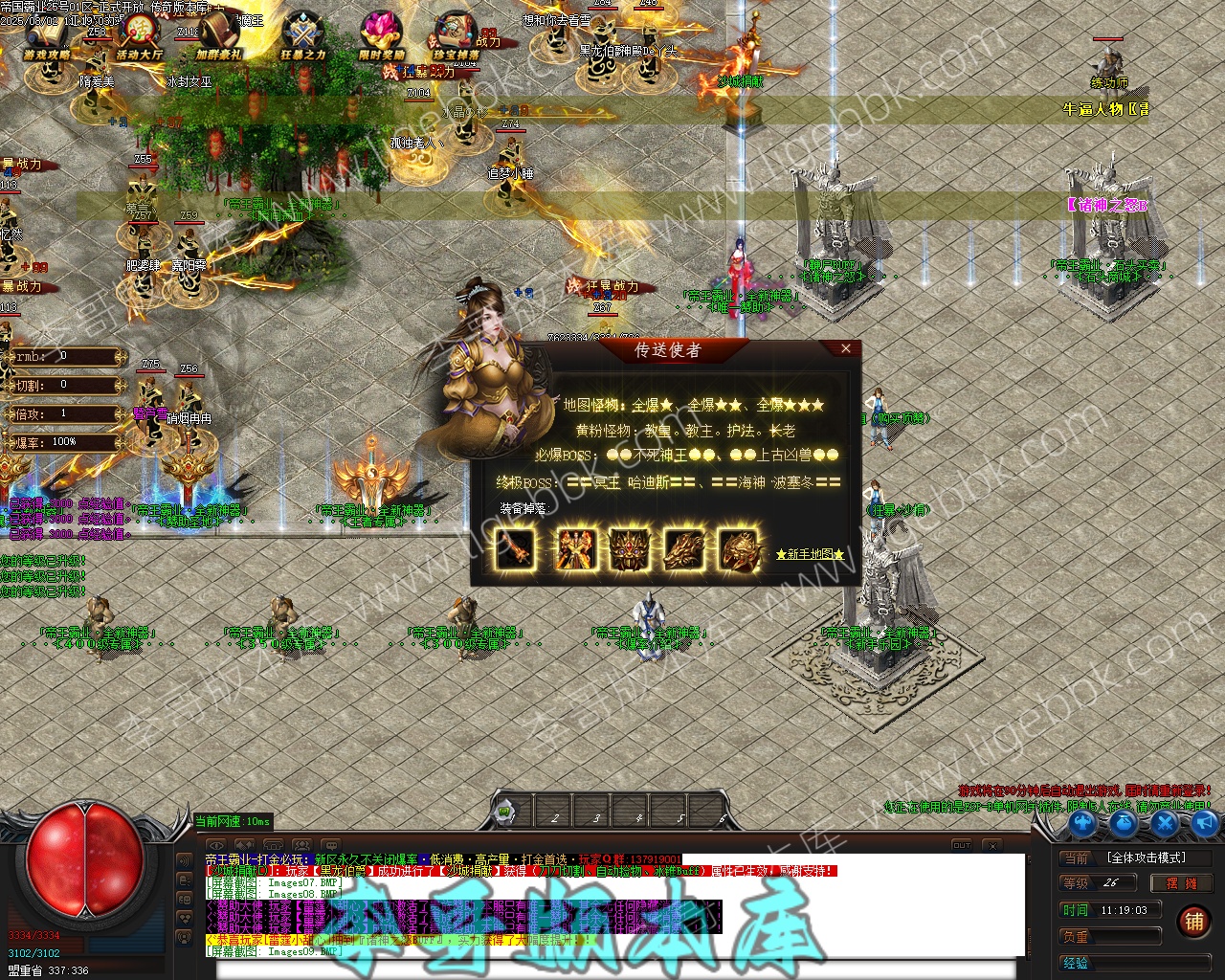Close the 传送使者 dialog window
The width and height of the screenshot is (1225, 980).
tap(845, 349)
